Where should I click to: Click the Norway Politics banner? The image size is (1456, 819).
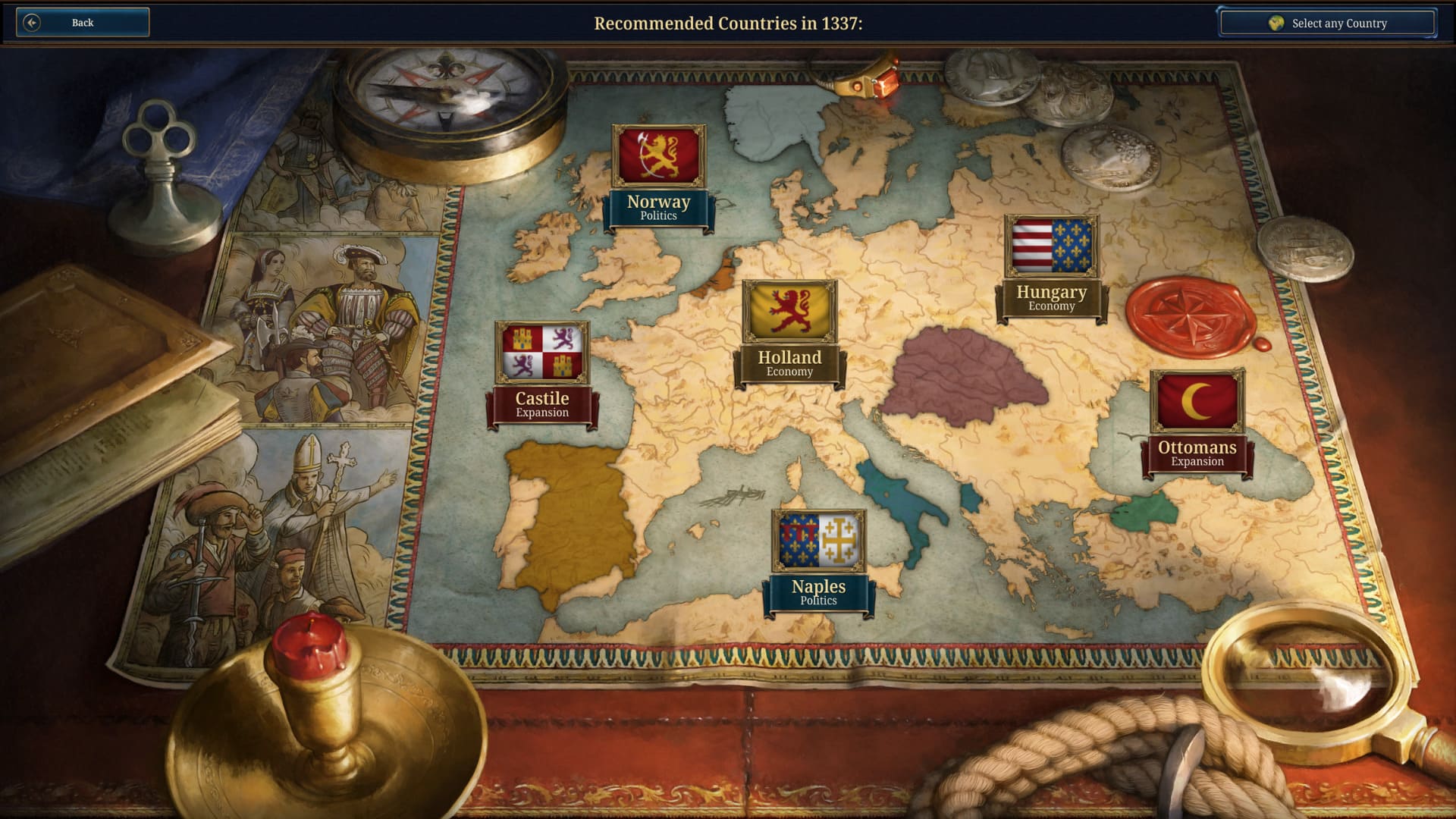(x=659, y=207)
